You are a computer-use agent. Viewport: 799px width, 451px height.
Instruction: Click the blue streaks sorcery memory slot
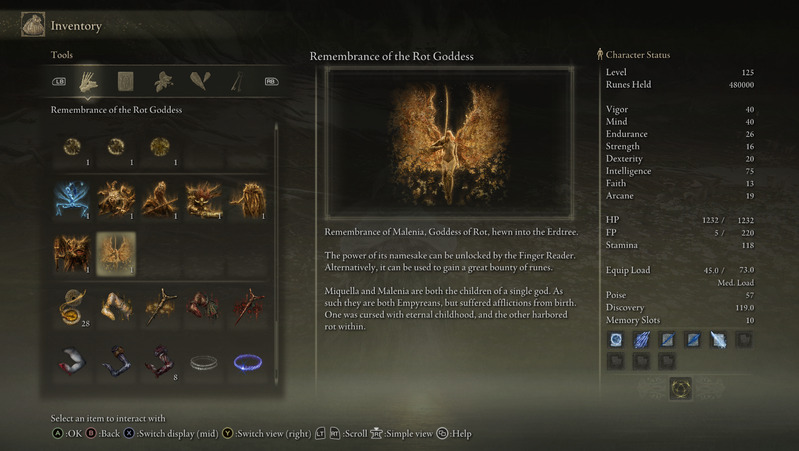click(x=642, y=340)
